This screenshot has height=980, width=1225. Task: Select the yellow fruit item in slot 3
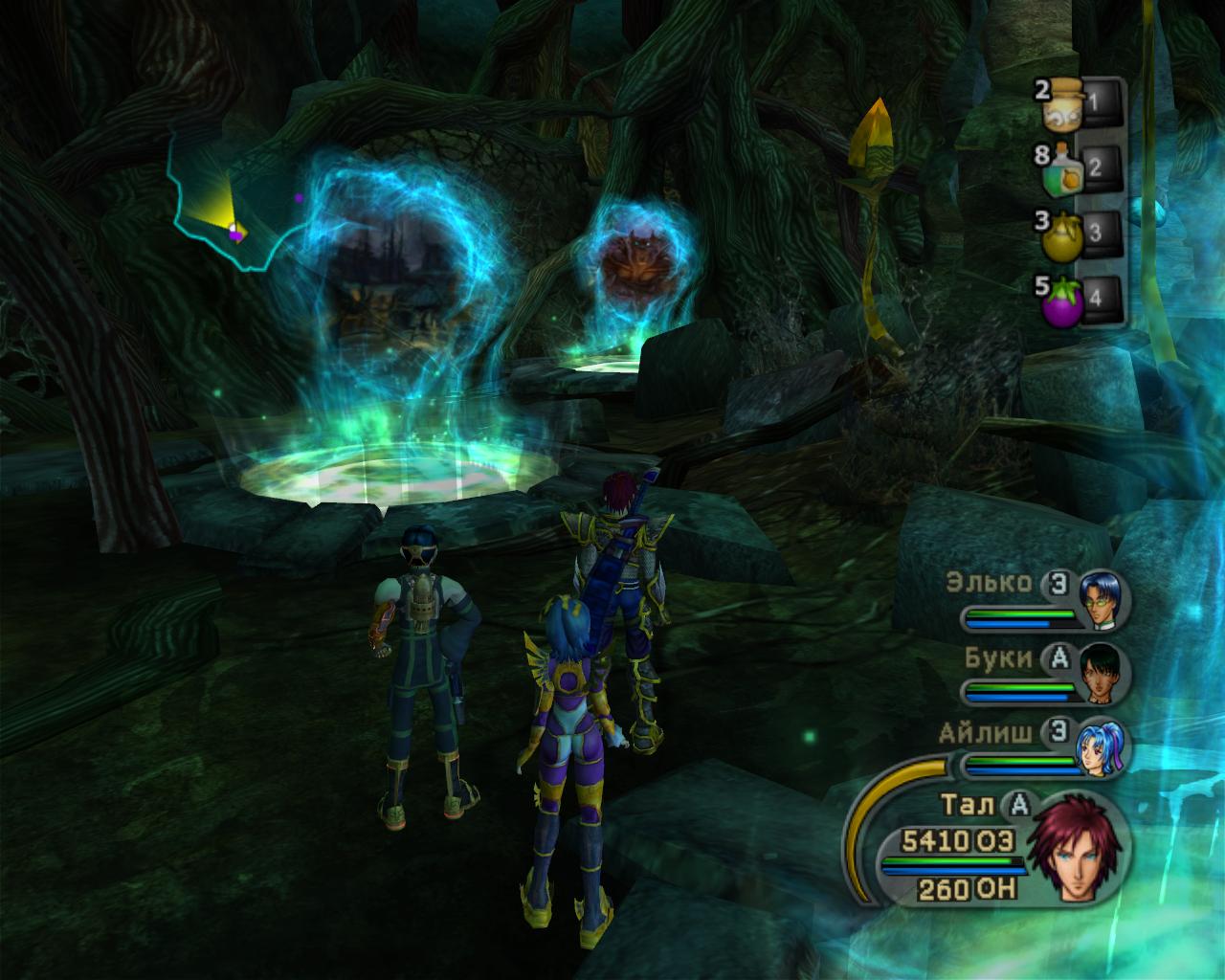coord(1062,232)
